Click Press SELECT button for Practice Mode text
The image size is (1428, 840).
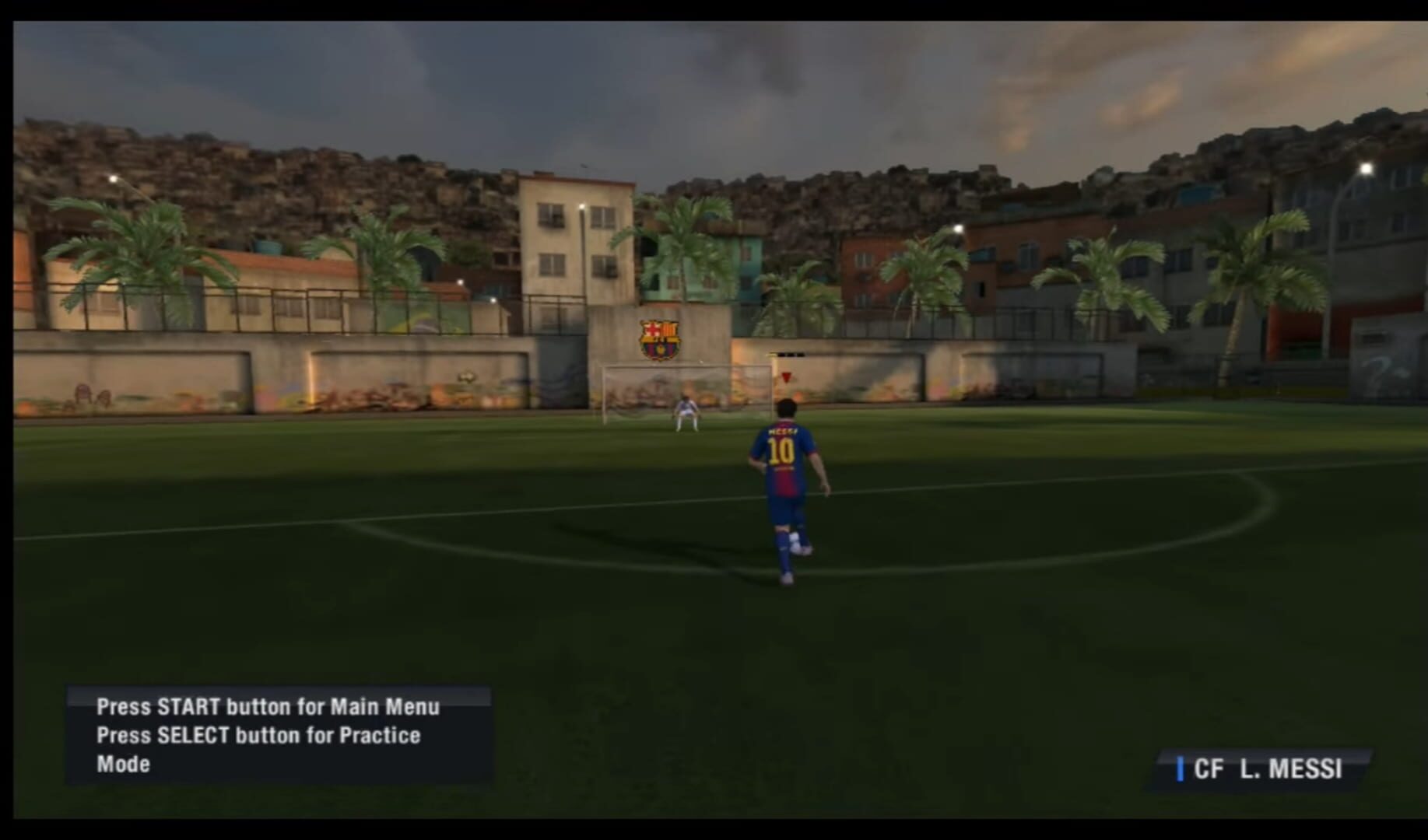[257, 734]
